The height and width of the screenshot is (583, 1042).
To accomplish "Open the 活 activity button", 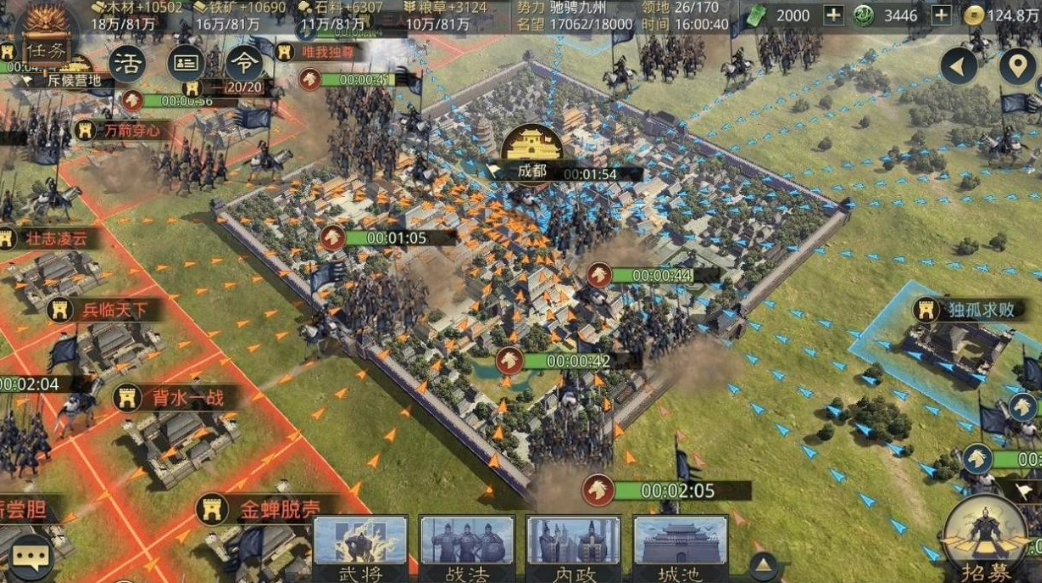I will click(x=127, y=64).
